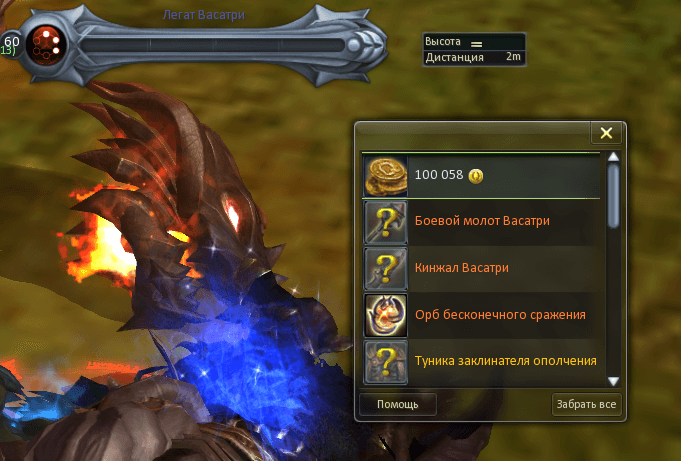
Task: Click loot list scroll-up arrow
Action: point(614,157)
